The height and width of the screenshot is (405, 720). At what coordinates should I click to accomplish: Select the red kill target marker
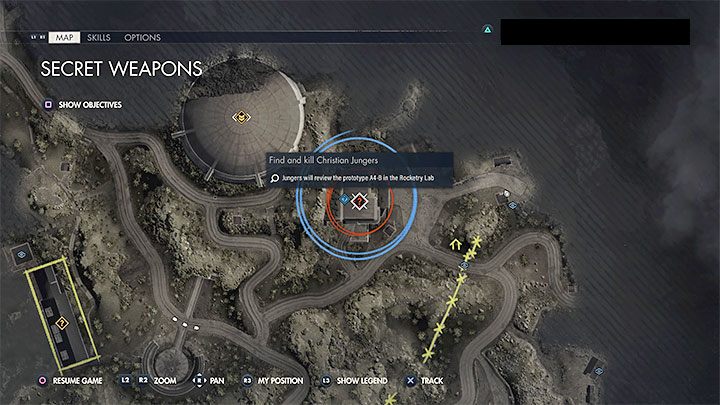pyautogui.click(x=360, y=200)
